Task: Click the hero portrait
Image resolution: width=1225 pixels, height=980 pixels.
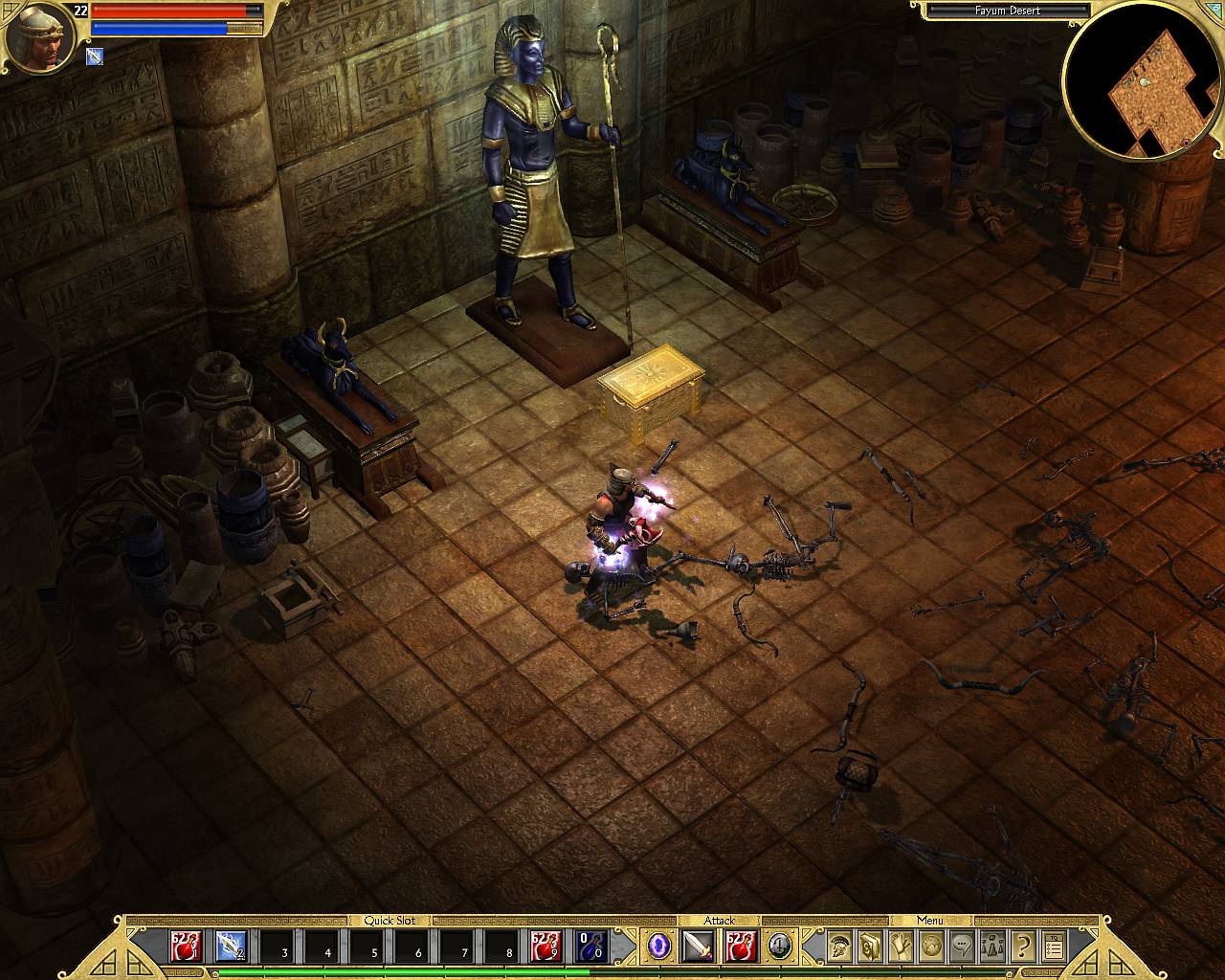Action: (x=40, y=38)
